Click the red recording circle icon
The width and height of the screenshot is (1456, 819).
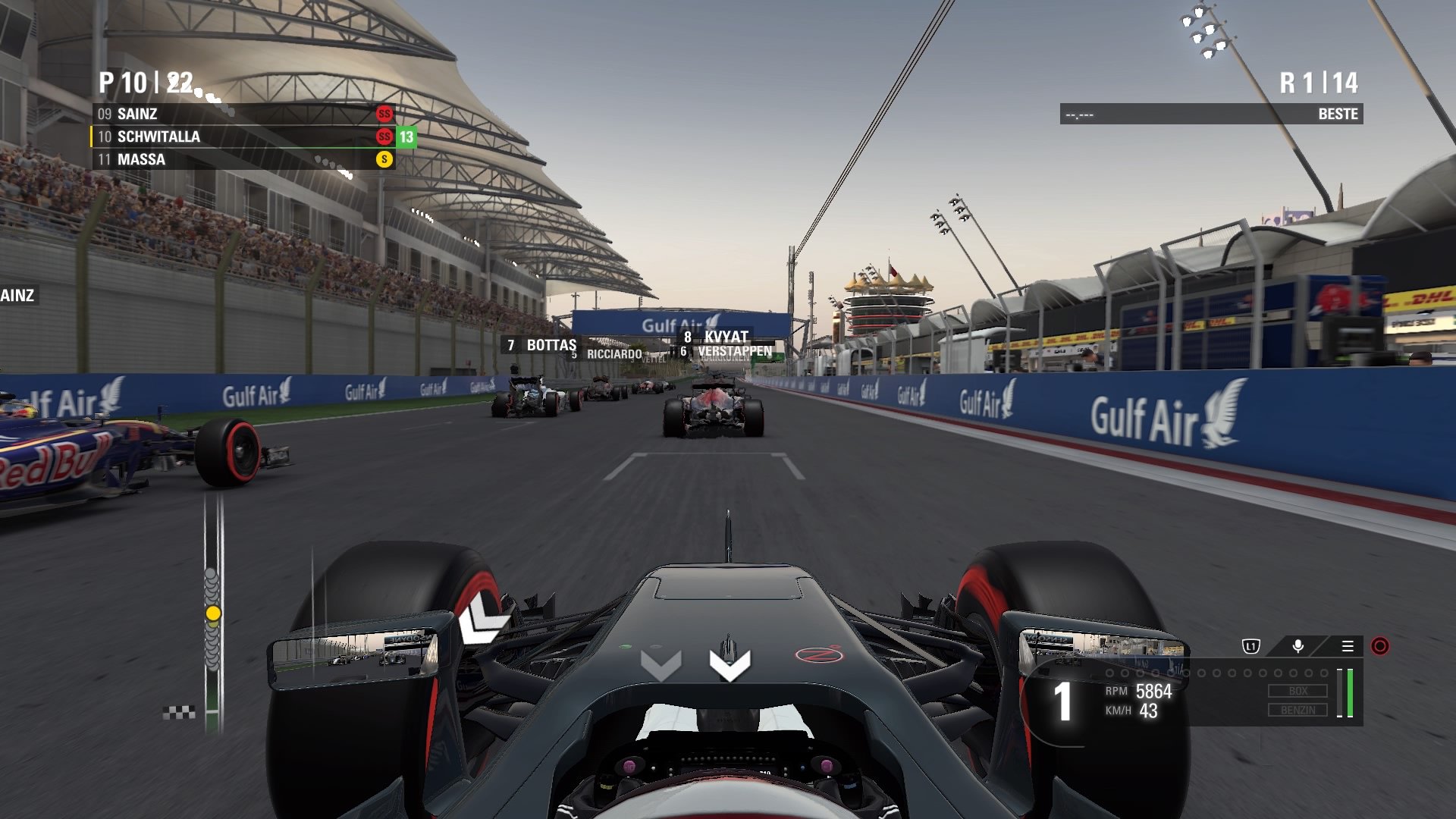coord(1380,646)
